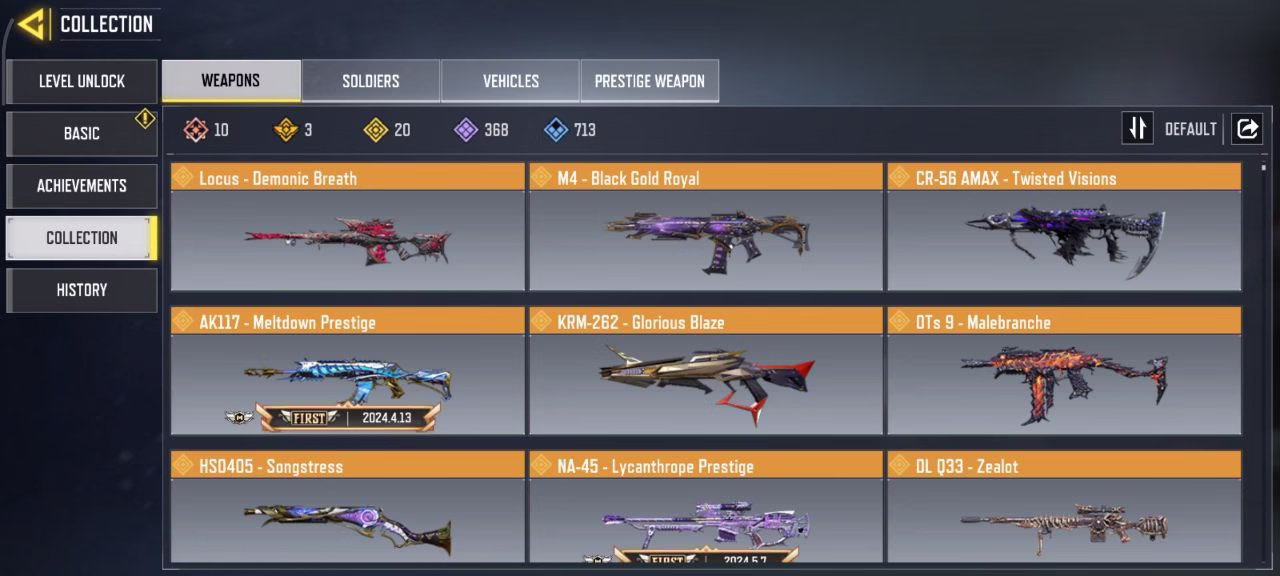The image size is (1280, 576).
Task: Open the Prestige Weapon tab
Action: [650, 81]
